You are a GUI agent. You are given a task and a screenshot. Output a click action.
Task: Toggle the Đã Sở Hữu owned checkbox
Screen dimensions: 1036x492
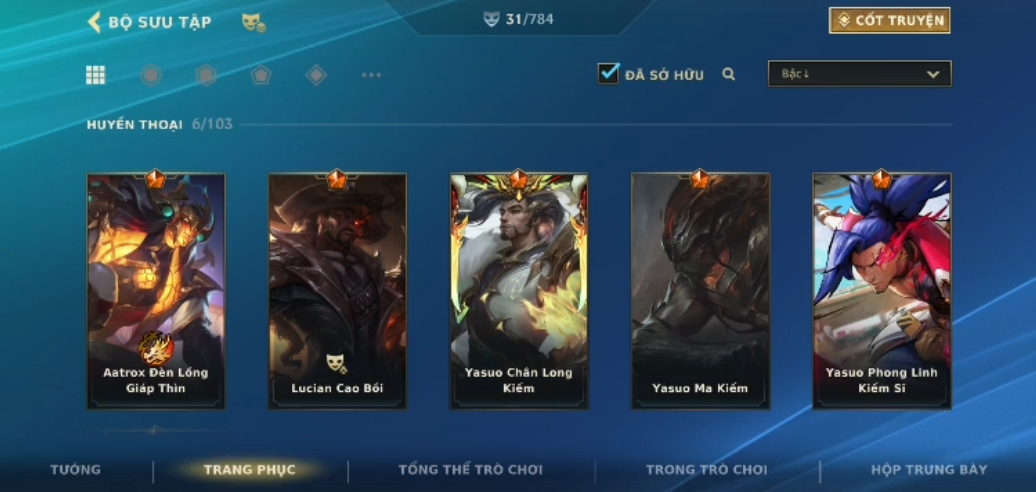point(608,74)
